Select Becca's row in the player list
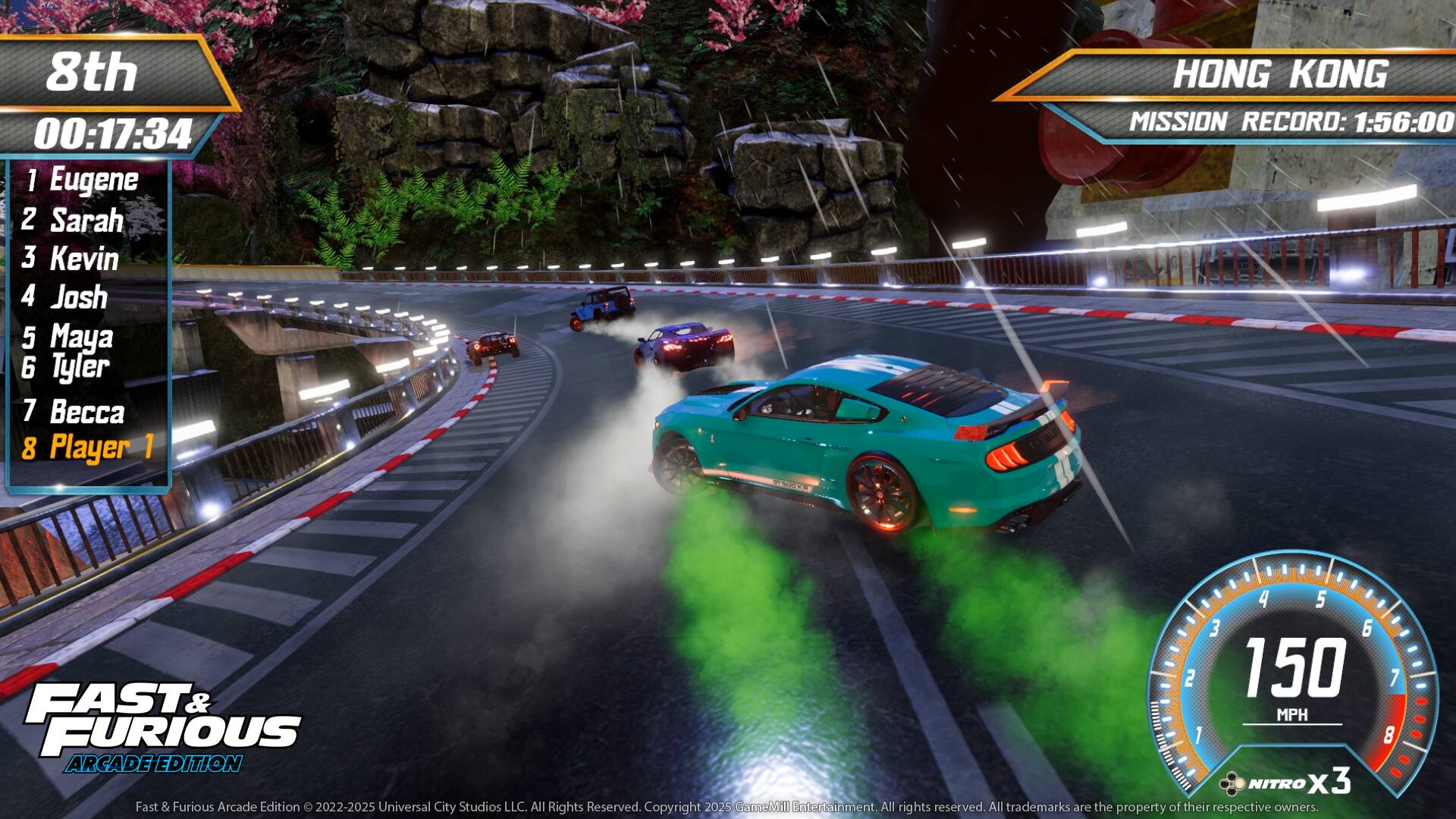Image resolution: width=1456 pixels, height=819 pixels. (x=86, y=413)
